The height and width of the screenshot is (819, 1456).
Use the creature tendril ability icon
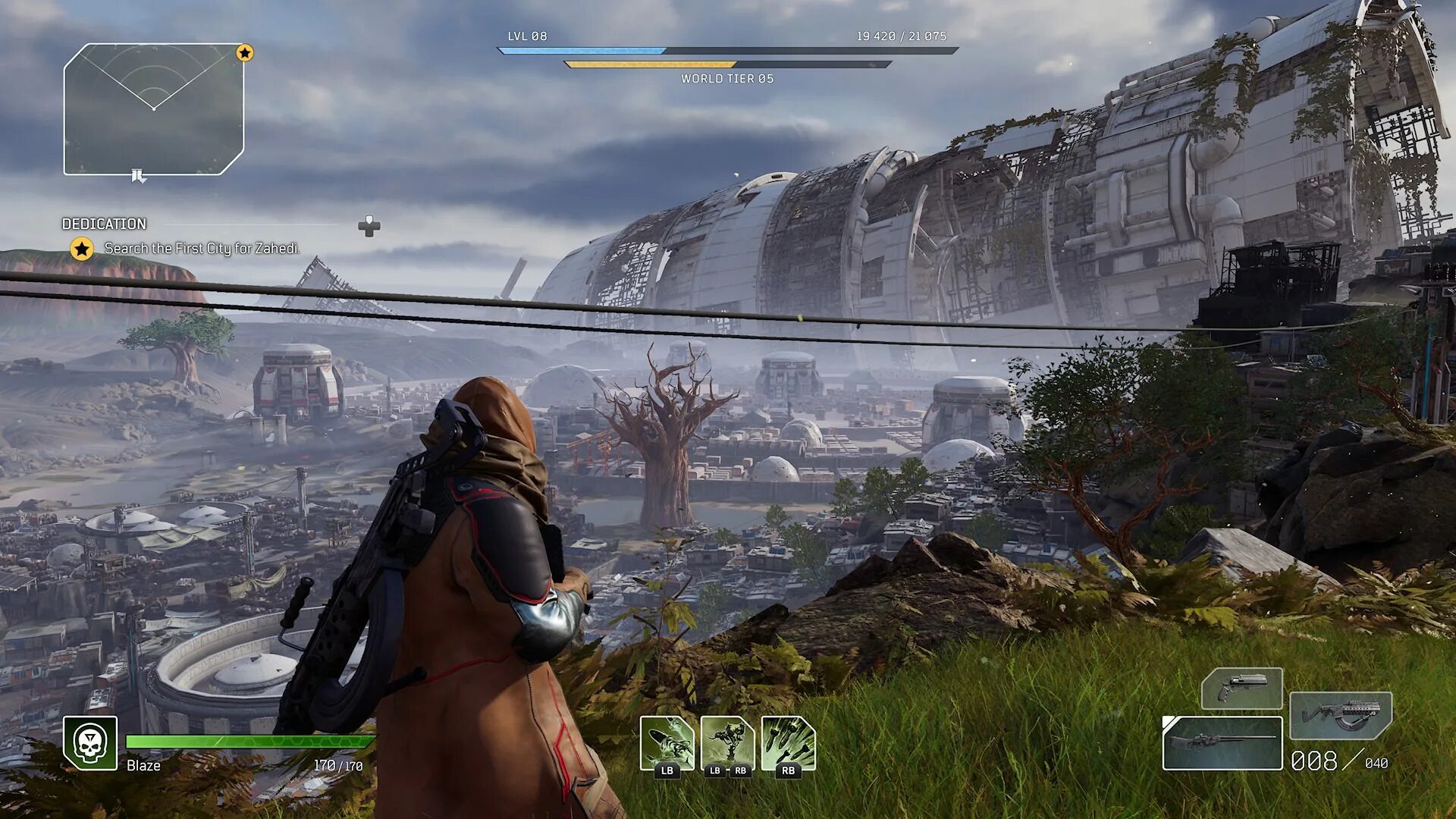pyautogui.click(x=727, y=744)
